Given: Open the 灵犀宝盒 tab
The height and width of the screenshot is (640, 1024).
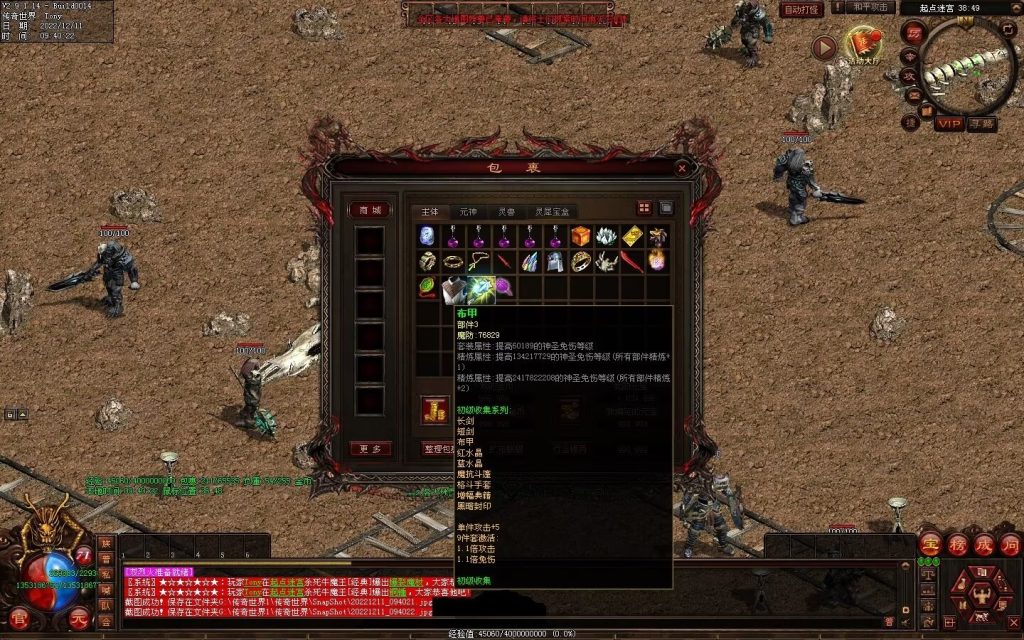Looking at the screenshot, I should pos(553,212).
